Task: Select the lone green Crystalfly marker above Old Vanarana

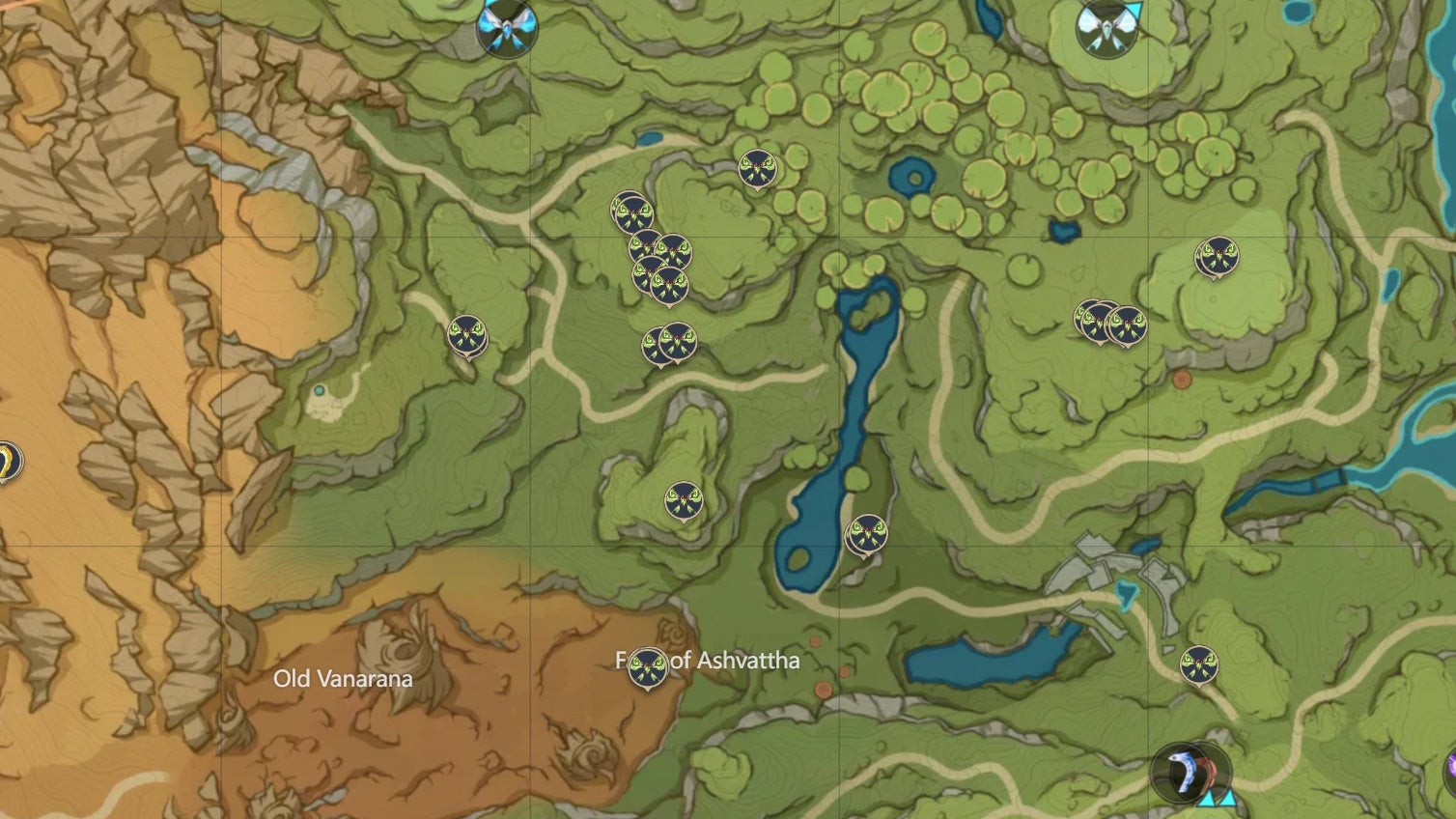Action: (465, 336)
